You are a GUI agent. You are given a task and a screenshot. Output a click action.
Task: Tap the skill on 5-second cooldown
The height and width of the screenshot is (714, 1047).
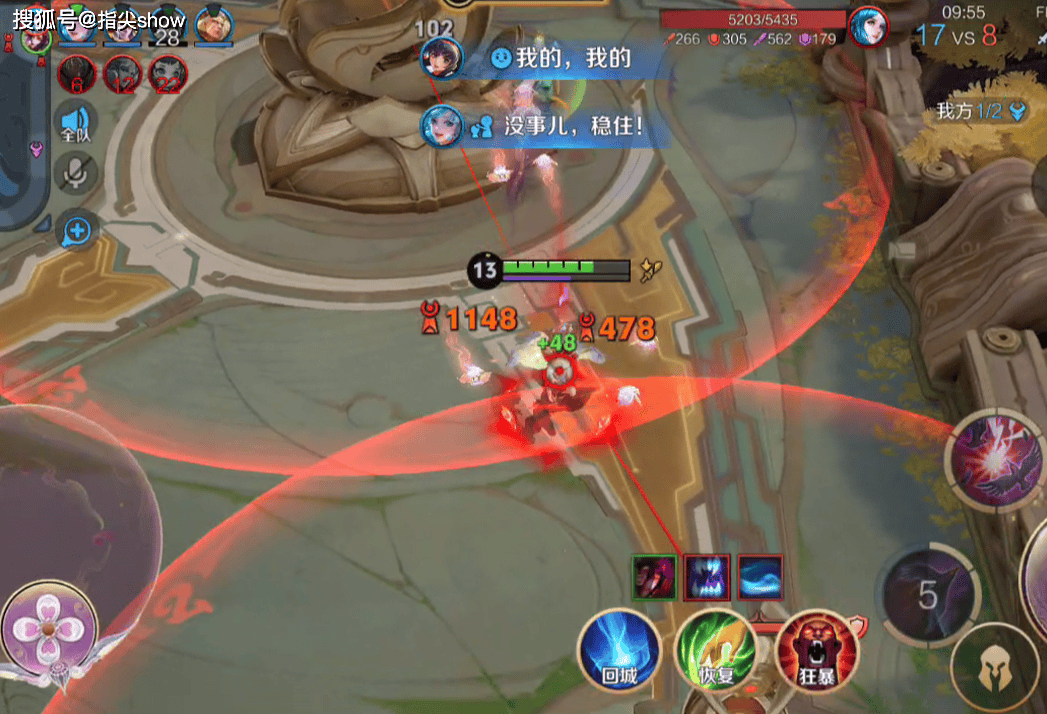(x=928, y=596)
